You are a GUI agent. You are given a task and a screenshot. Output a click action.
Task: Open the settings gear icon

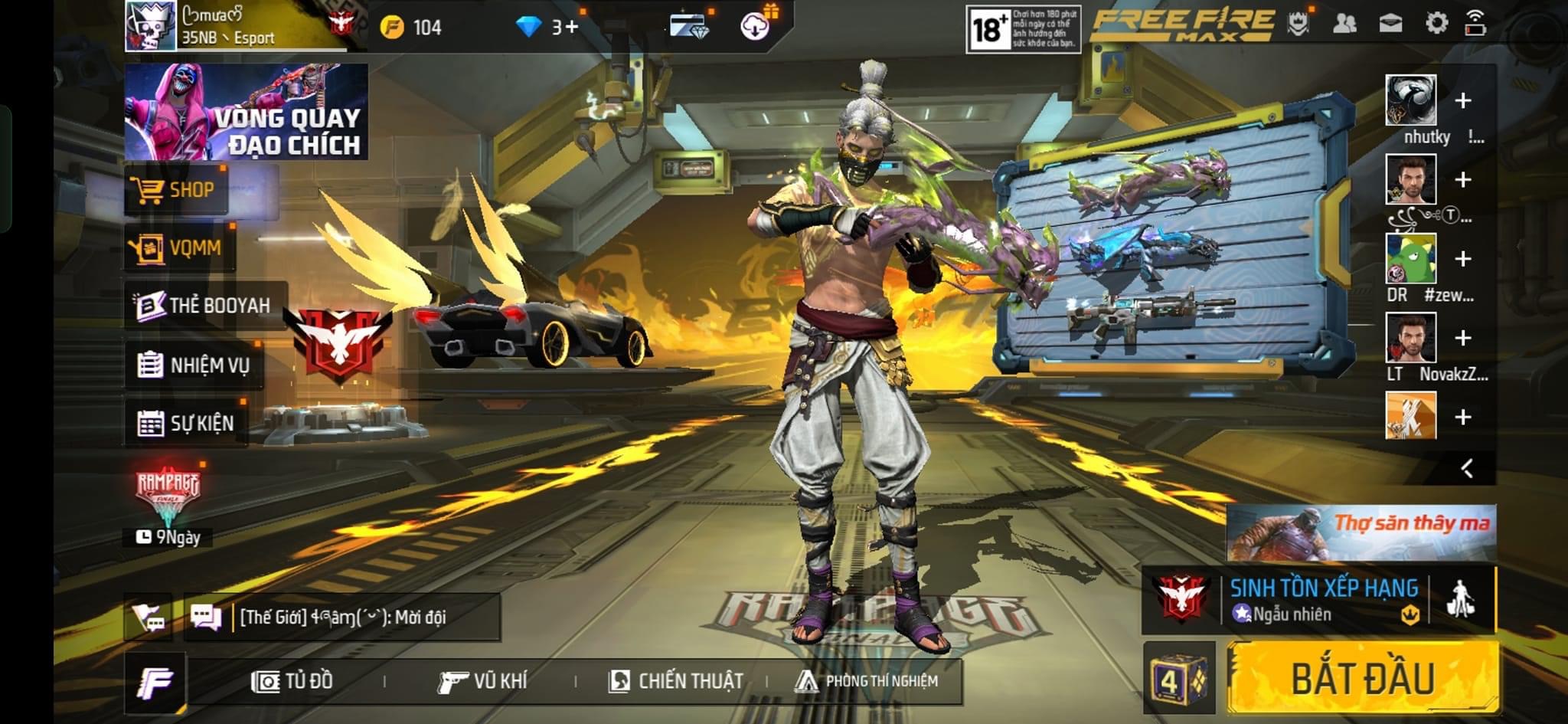[x=1436, y=23]
